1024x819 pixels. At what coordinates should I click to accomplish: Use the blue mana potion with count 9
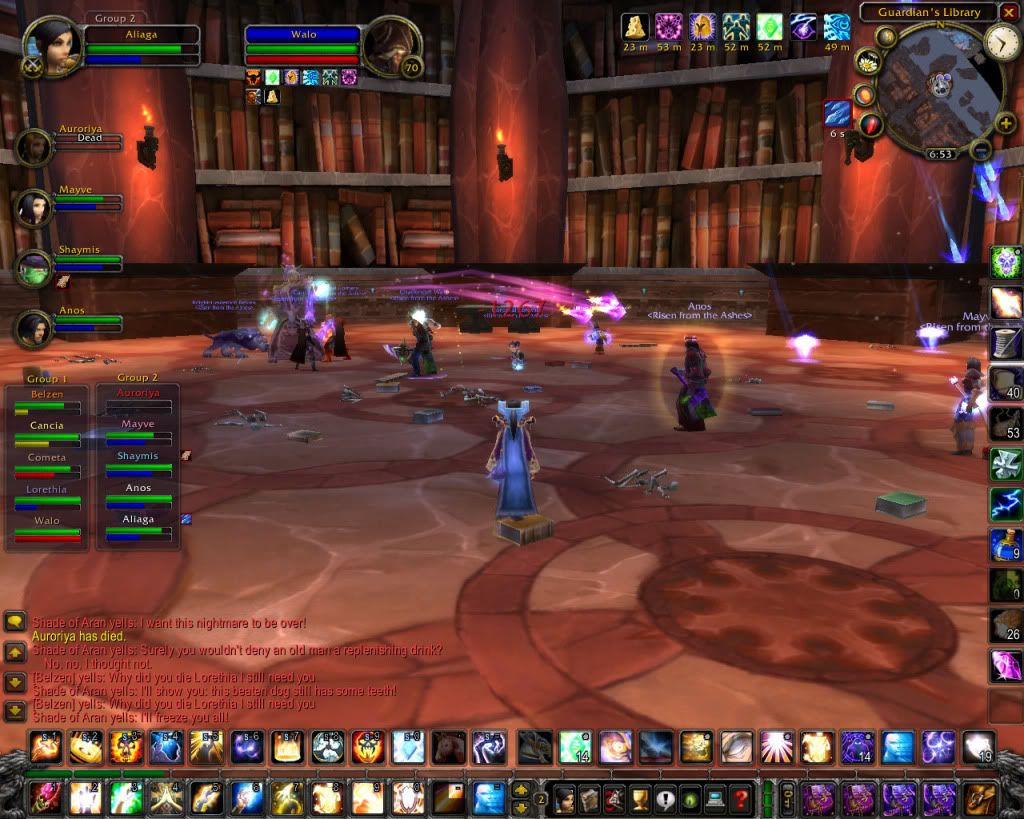1005,545
